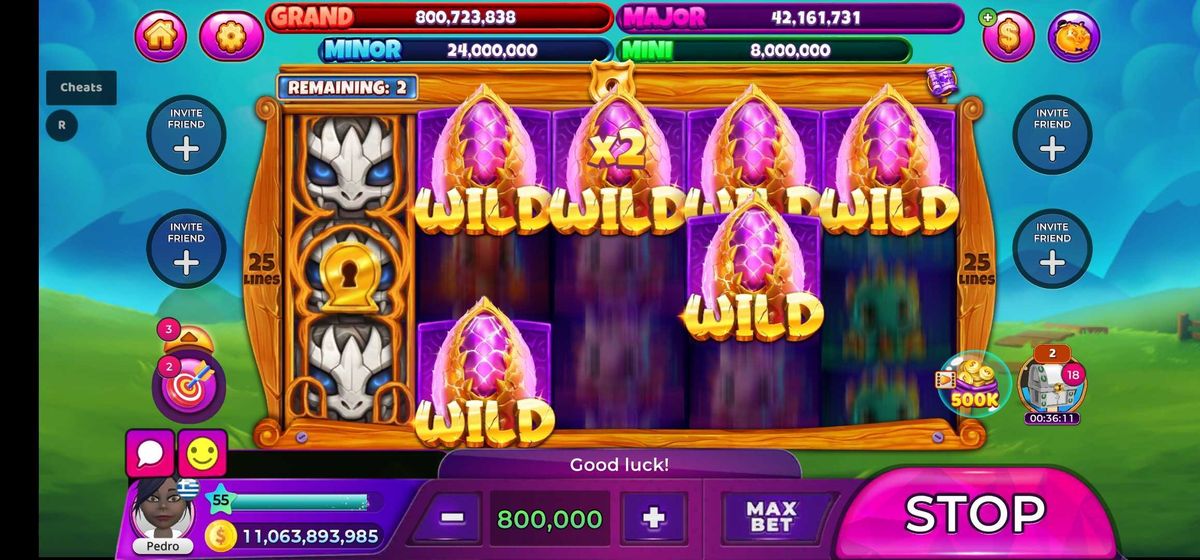Decrease the bet with the minus button

[452, 519]
